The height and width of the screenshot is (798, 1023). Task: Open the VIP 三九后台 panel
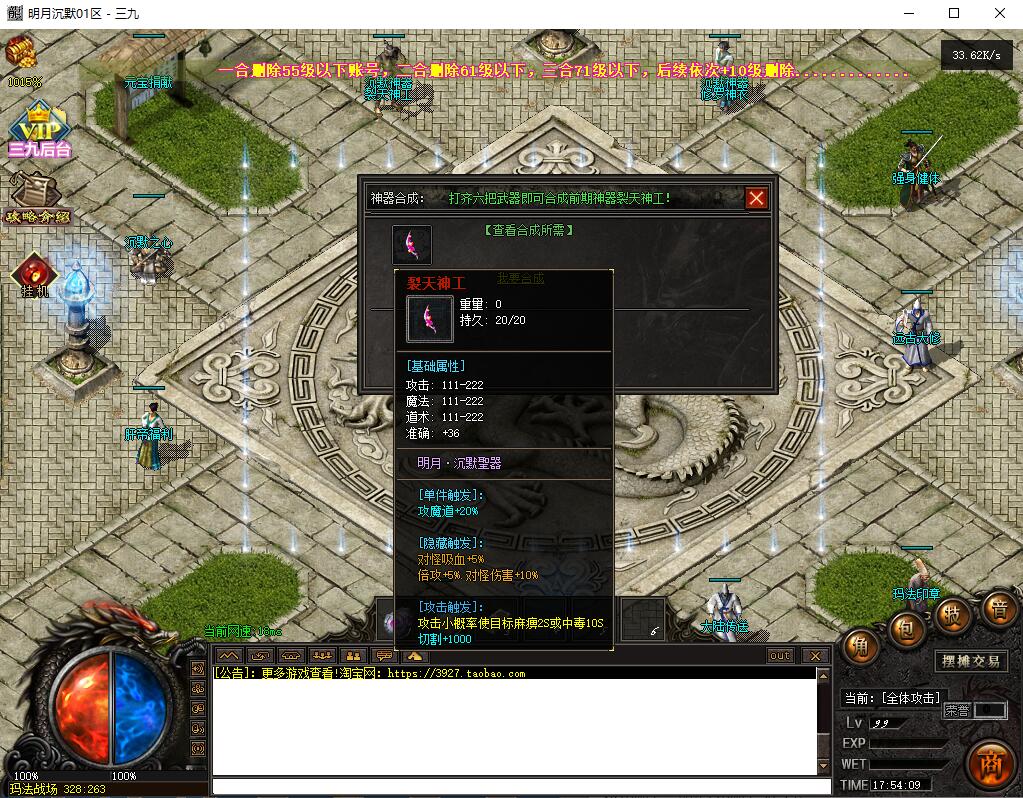pyautogui.click(x=39, y=130)
